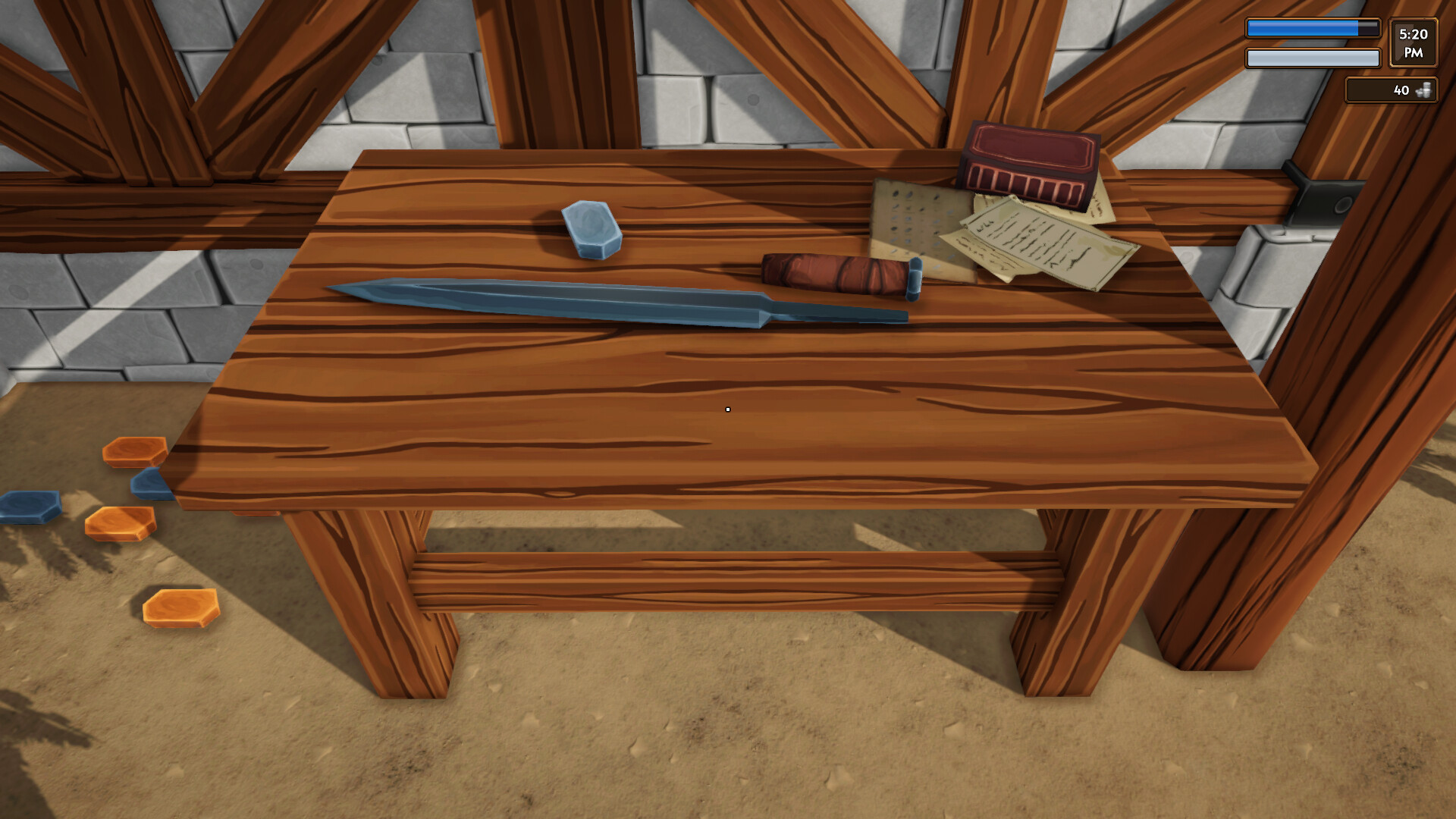
Task: Click the crosshair target on the tabletop
Action: (x=727, y=409)
